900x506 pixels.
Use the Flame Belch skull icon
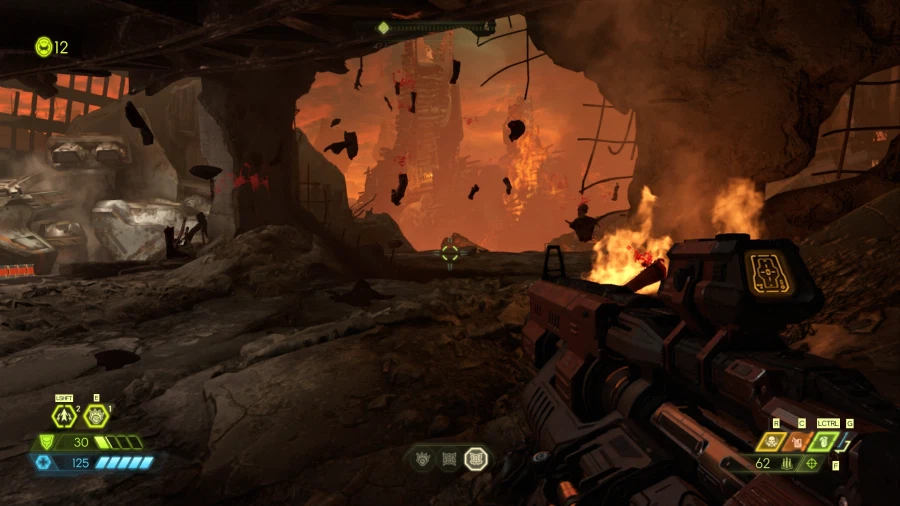point(772,441)
